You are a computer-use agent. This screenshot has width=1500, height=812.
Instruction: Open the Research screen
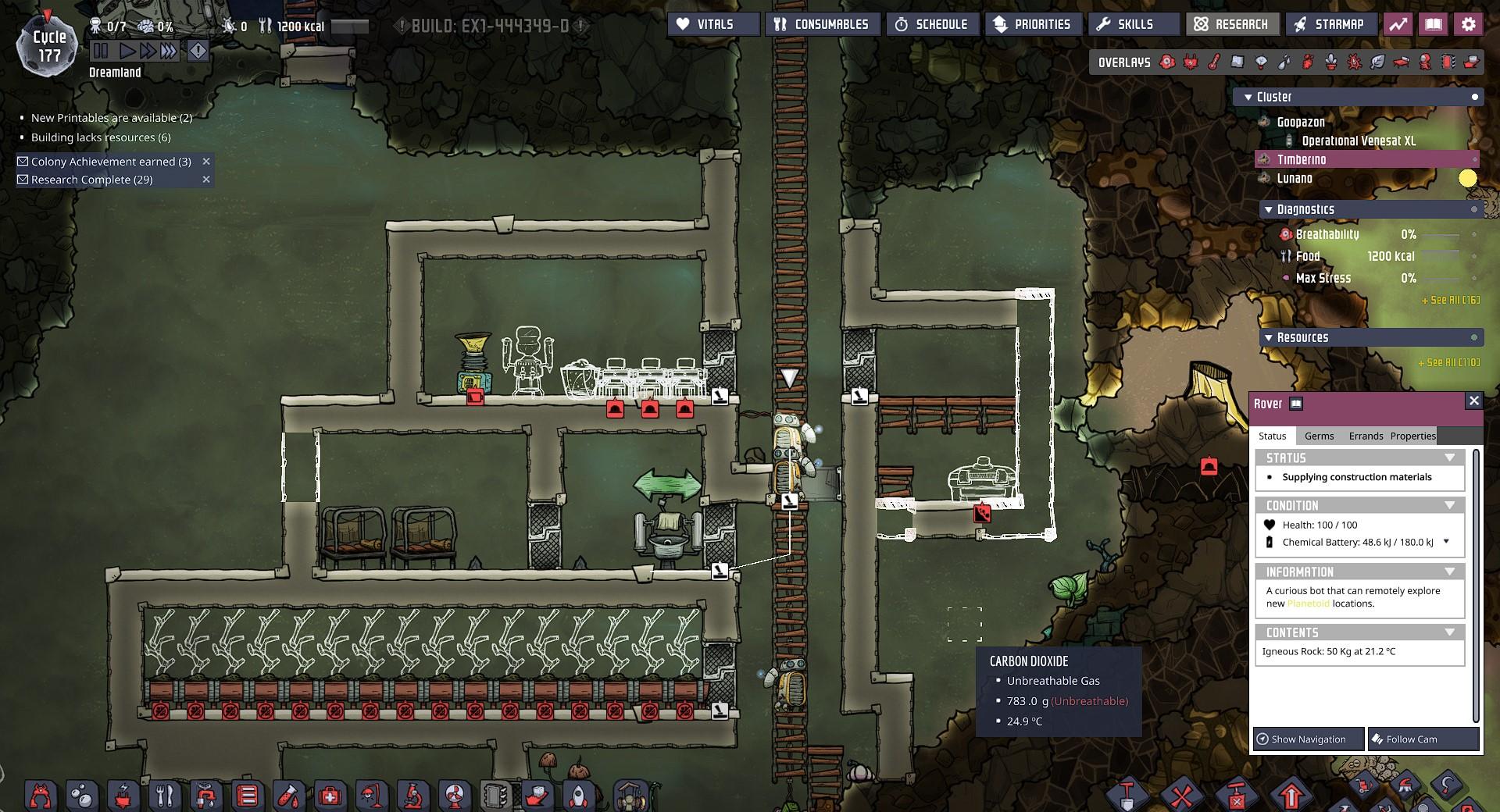click(1232, 24)
